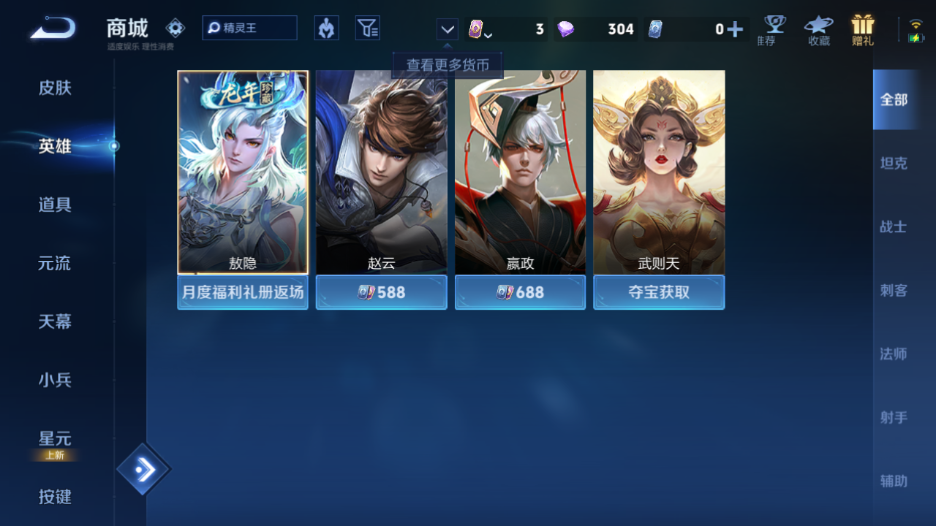Buy 赵云 for 588
Viewport: 936px width, 526px height.
click(x=381, y=292)
